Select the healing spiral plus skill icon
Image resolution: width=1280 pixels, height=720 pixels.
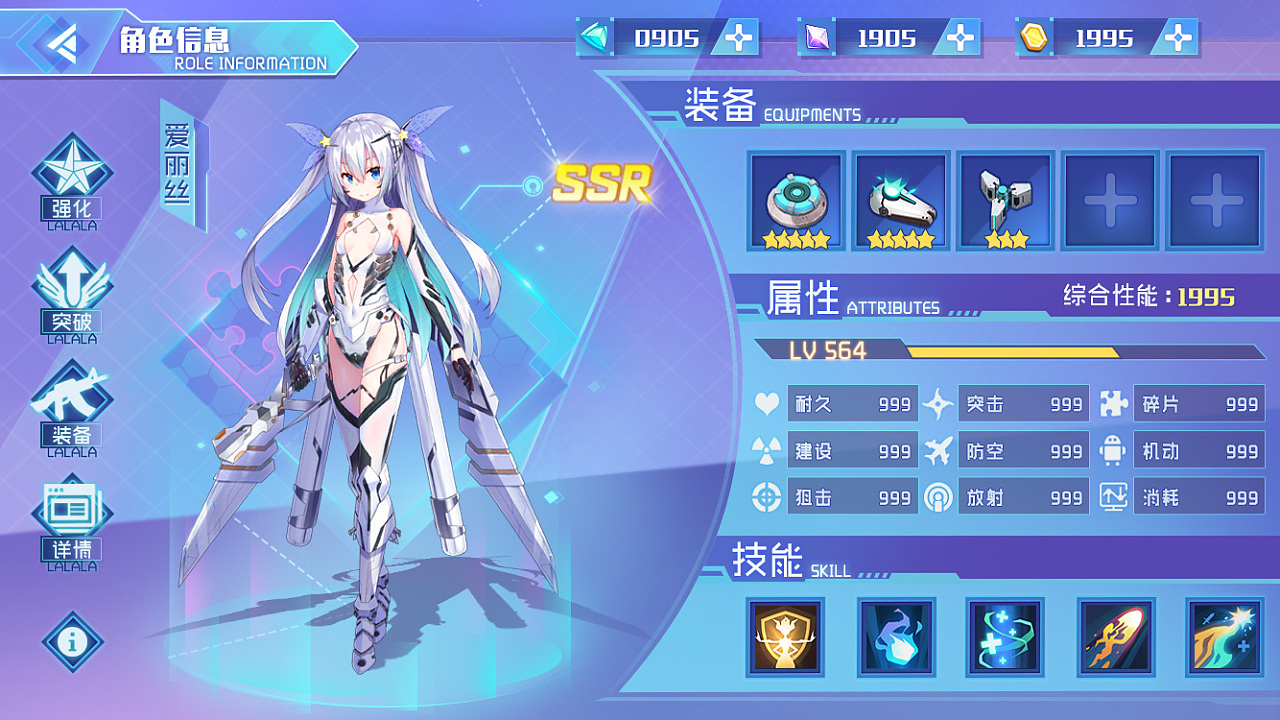[x=1005, y=637]
